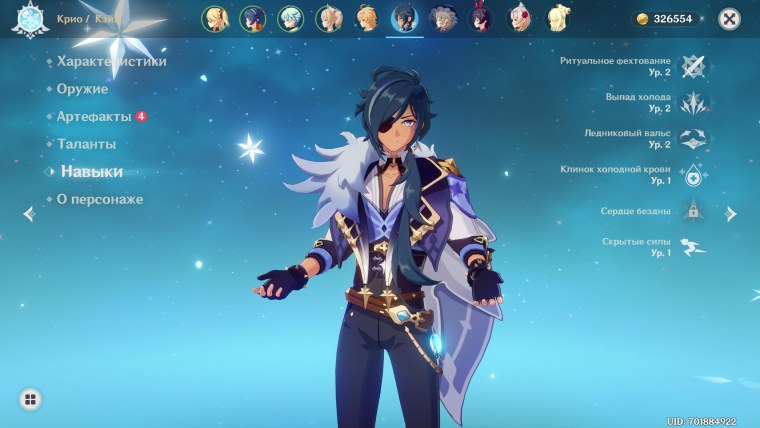Screen dimensions: 760x428
Task: Open the Ледниковый вальс skill icon
Action: tap(692, 138)
